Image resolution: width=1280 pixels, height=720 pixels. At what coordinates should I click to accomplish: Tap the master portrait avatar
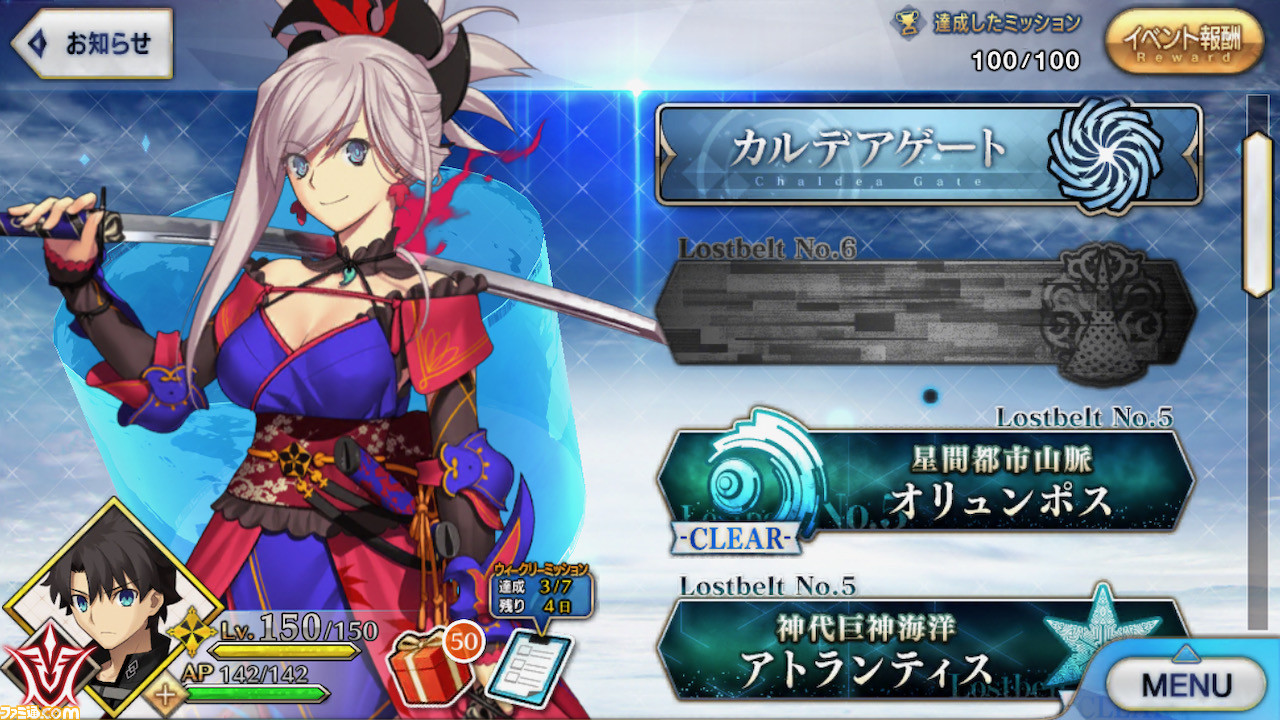110,610
